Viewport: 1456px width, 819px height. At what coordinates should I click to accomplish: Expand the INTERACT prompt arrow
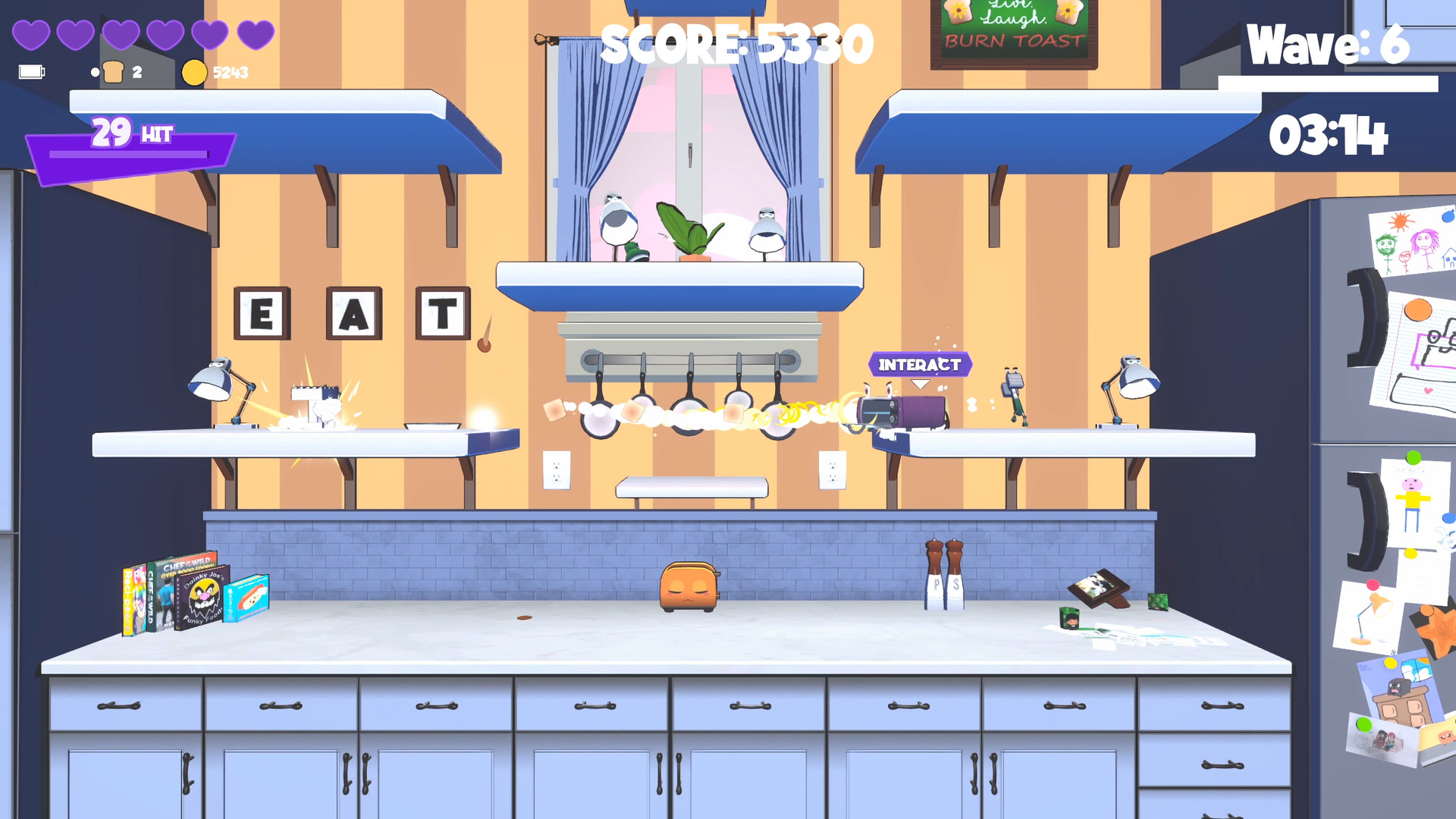coord(921,383)
